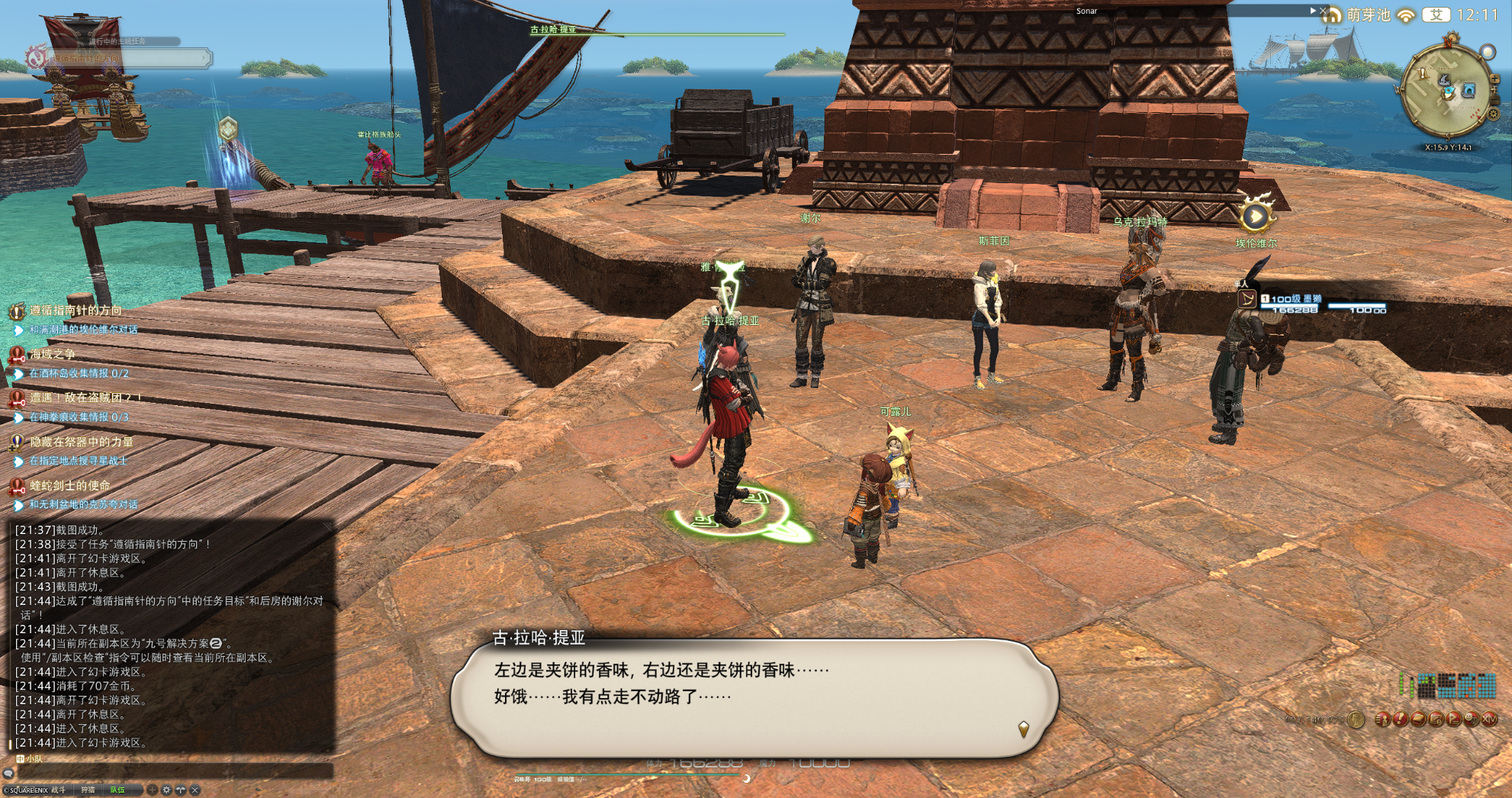Open the Character main menu icon
The height and width of the screenshot is (798, 1512).
pos(1382,719)
